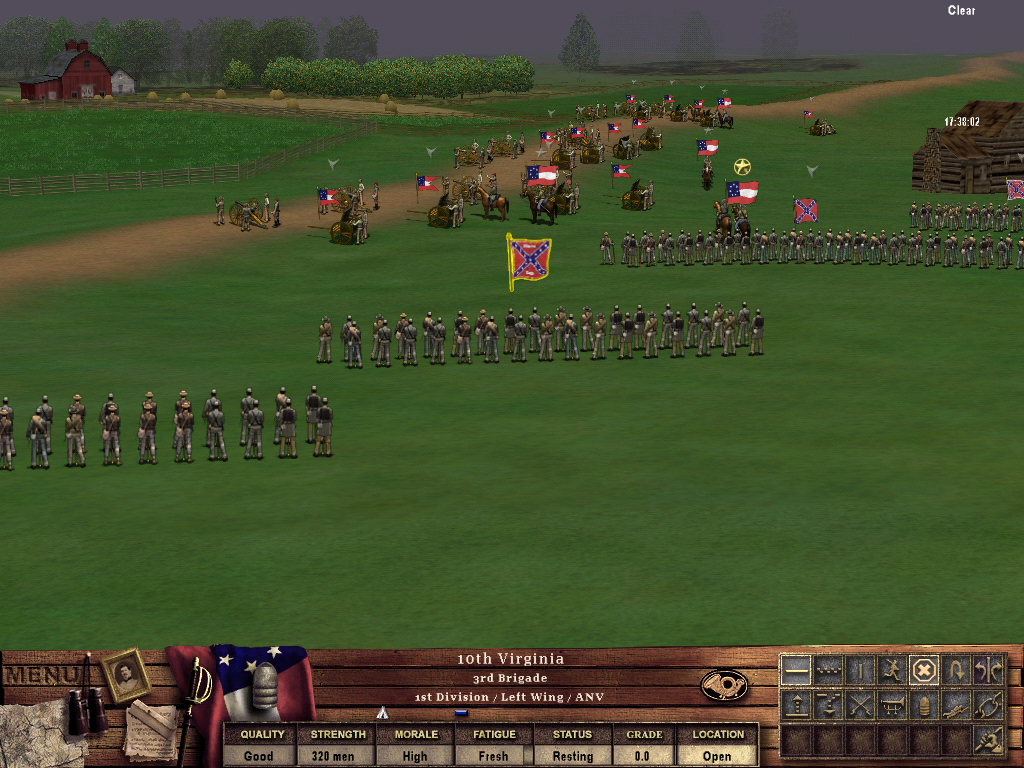The image size is (1024, 768).
Task: Select the single line formation button
Action: (796, 670)
